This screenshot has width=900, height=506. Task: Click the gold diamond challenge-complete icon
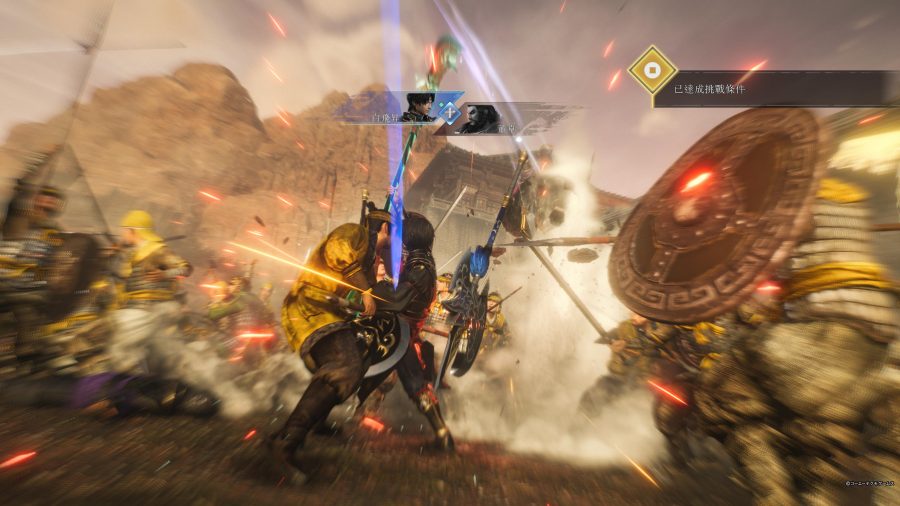click(652, 70)
